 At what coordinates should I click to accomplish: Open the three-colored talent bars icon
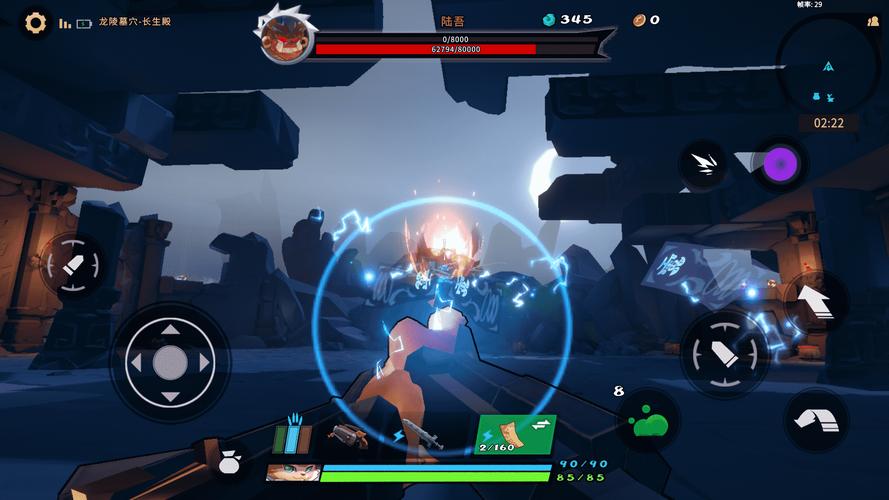coord(292,437)
